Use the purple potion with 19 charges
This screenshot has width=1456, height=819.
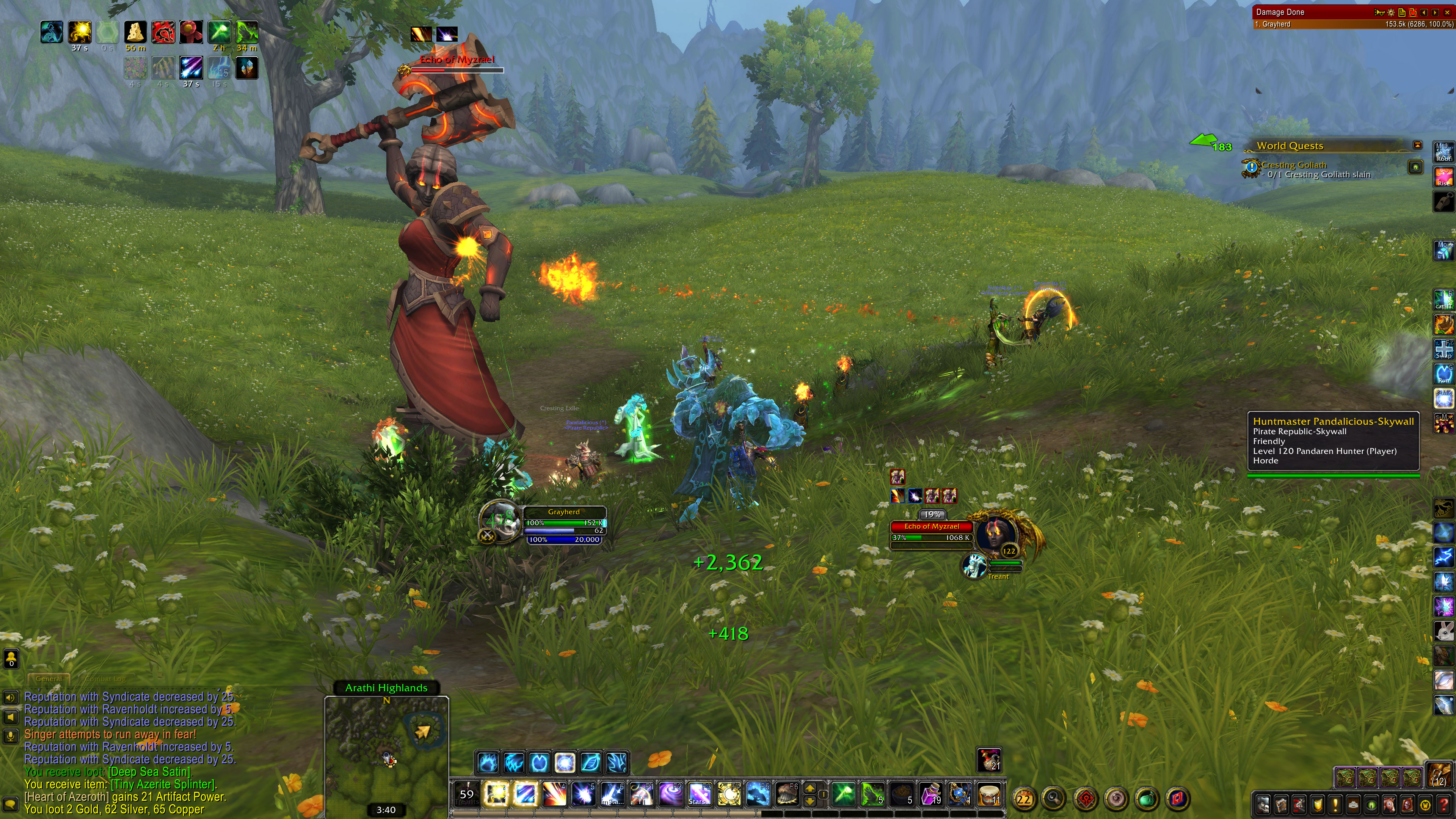point(930,795)
